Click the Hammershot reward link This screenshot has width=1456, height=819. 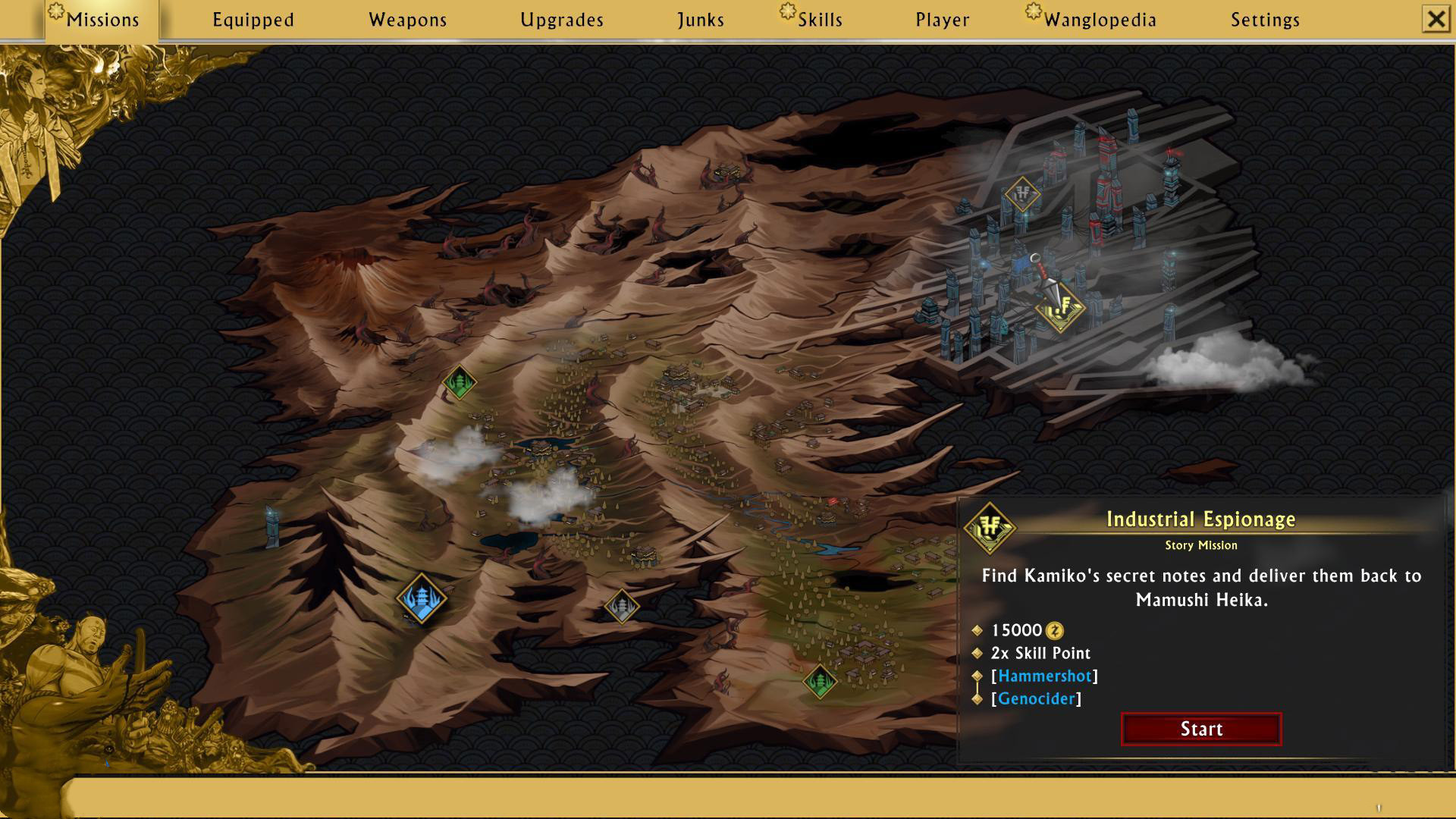1044,676
